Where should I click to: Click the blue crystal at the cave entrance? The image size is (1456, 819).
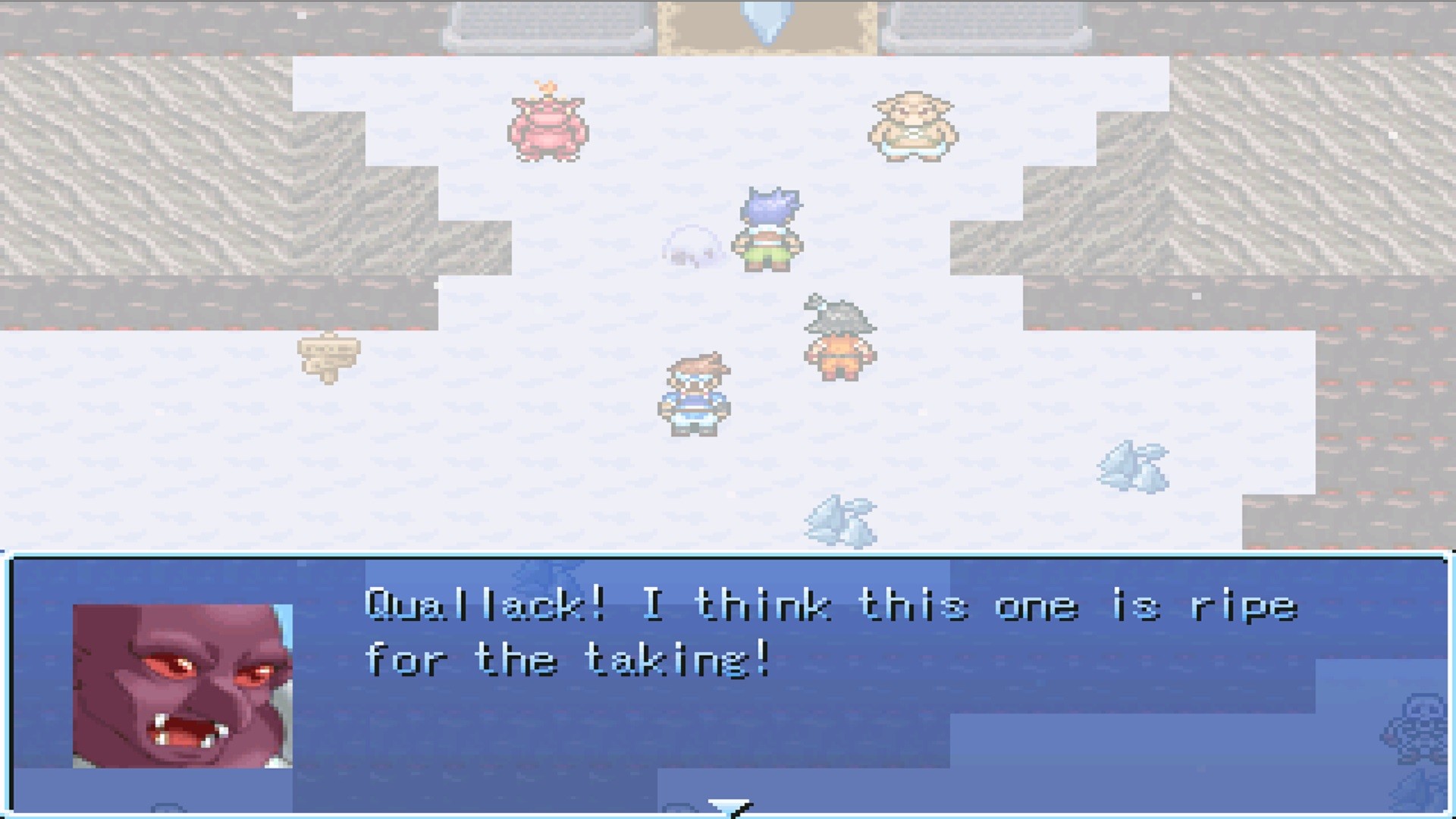(766, 19)
